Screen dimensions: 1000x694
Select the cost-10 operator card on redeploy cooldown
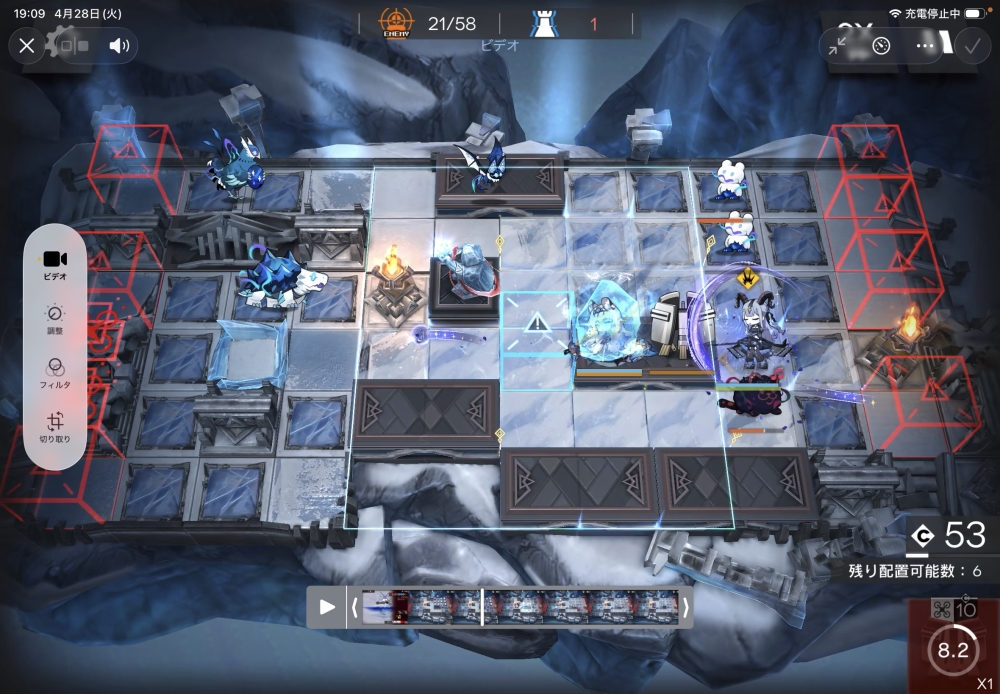click(x=953, y=646)
